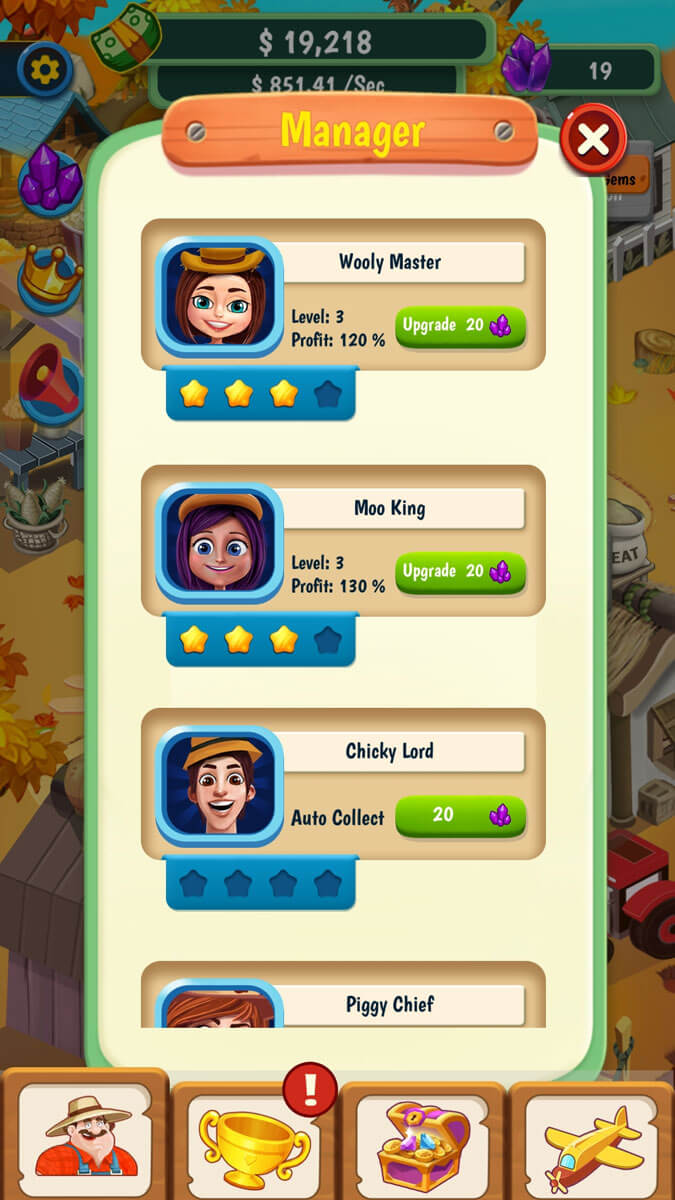Select the Chicky Lord portrait
The width and height of the screenshot is (675, 1200).
pyautogui.click(x=219, y=786)
